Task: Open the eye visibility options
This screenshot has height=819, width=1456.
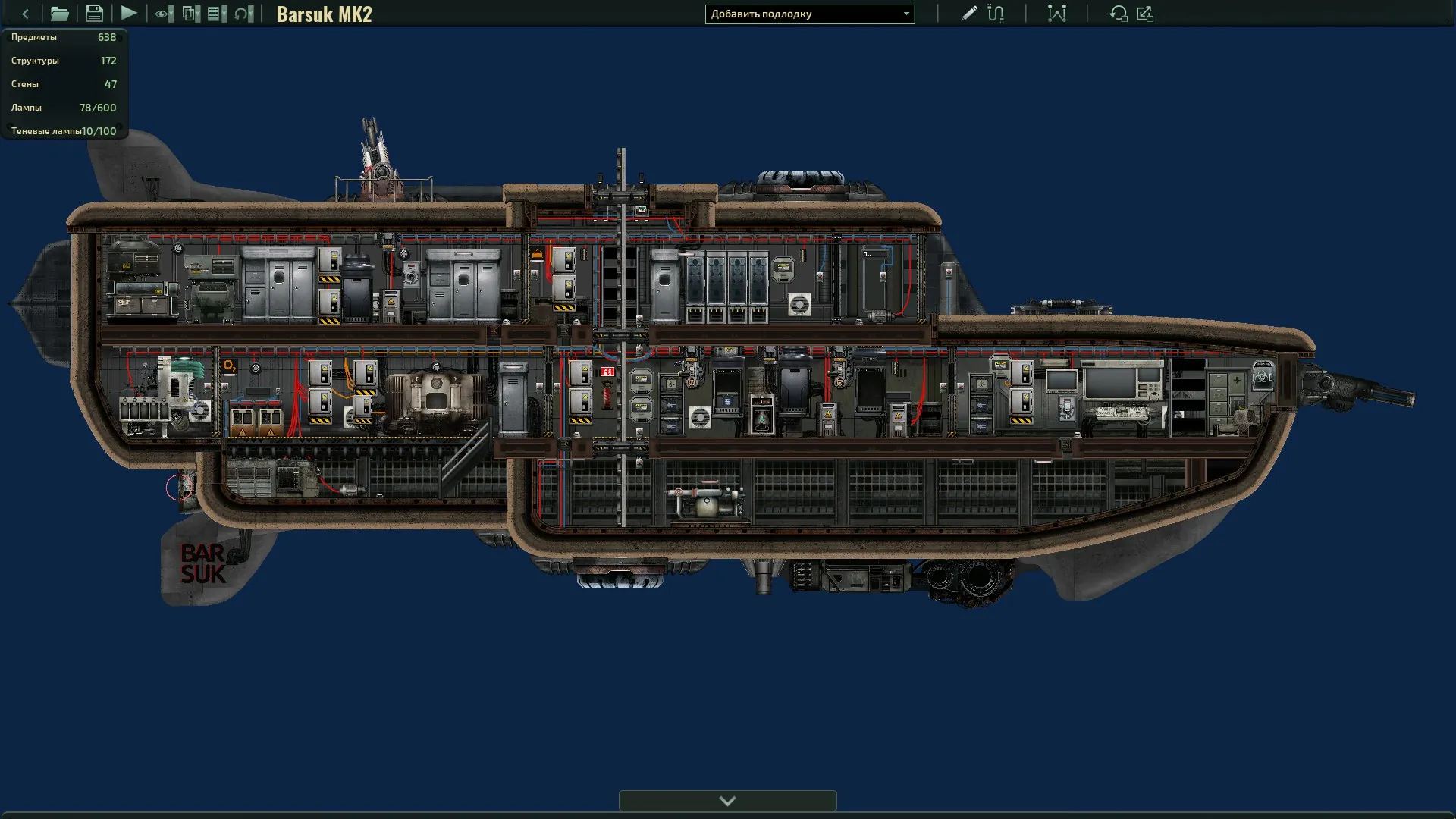Action: pyautogui.click(x=164, y=14)
